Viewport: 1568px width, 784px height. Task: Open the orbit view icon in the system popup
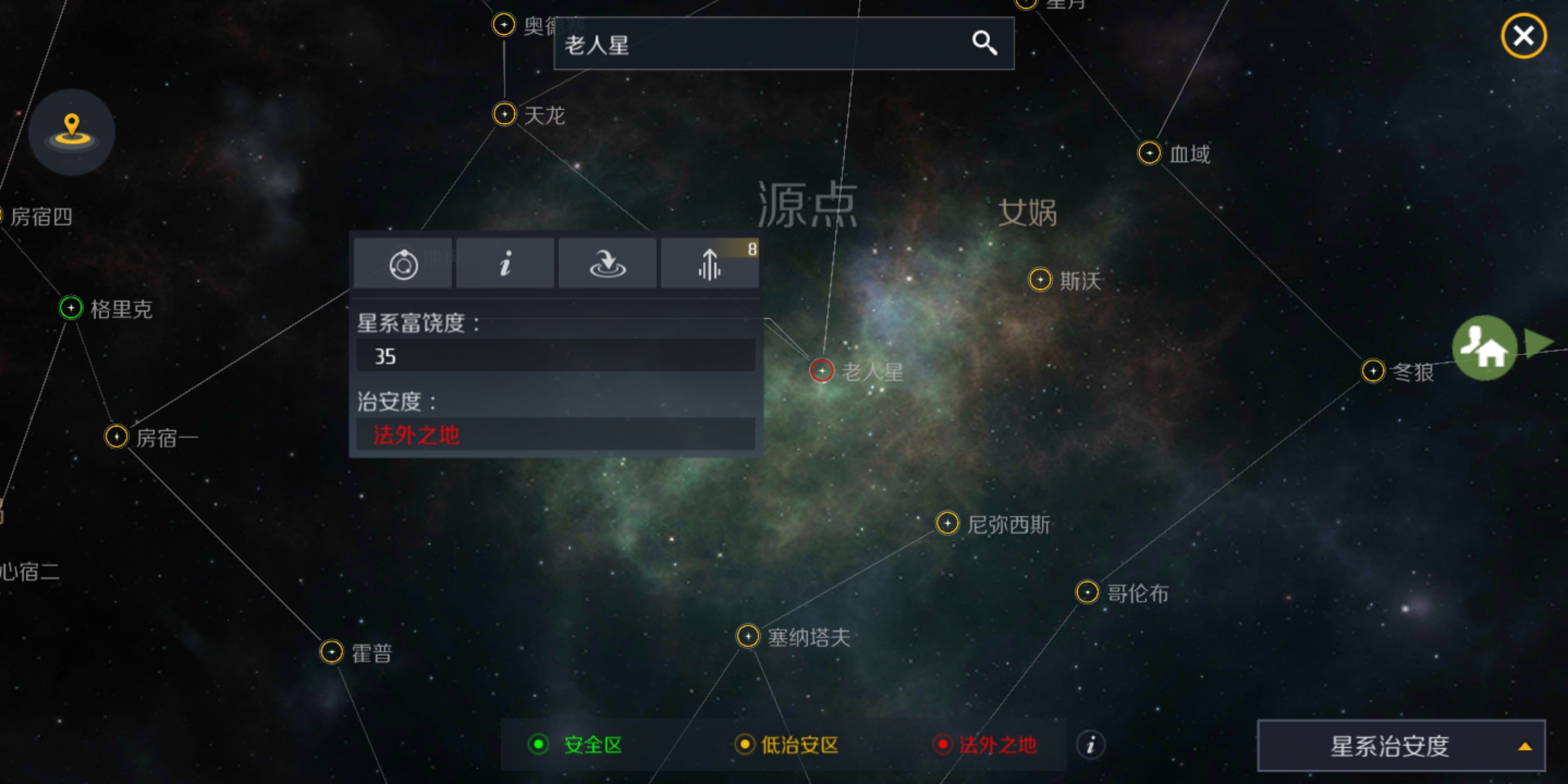tap(403, 263)
